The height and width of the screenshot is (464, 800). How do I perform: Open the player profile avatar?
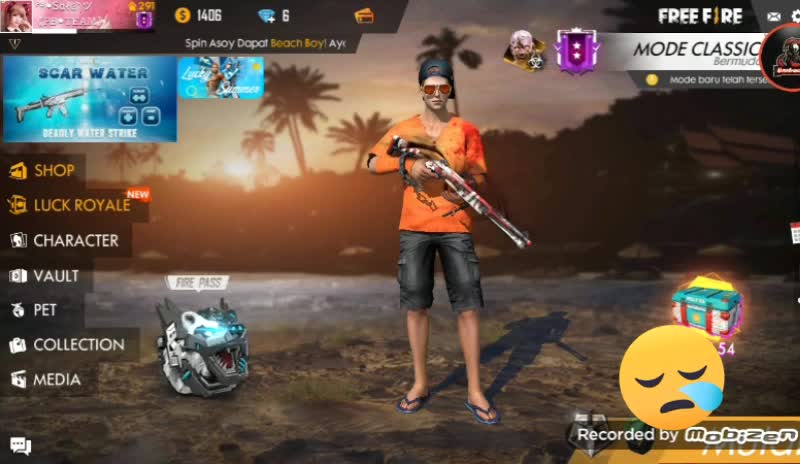pos(17,16)
